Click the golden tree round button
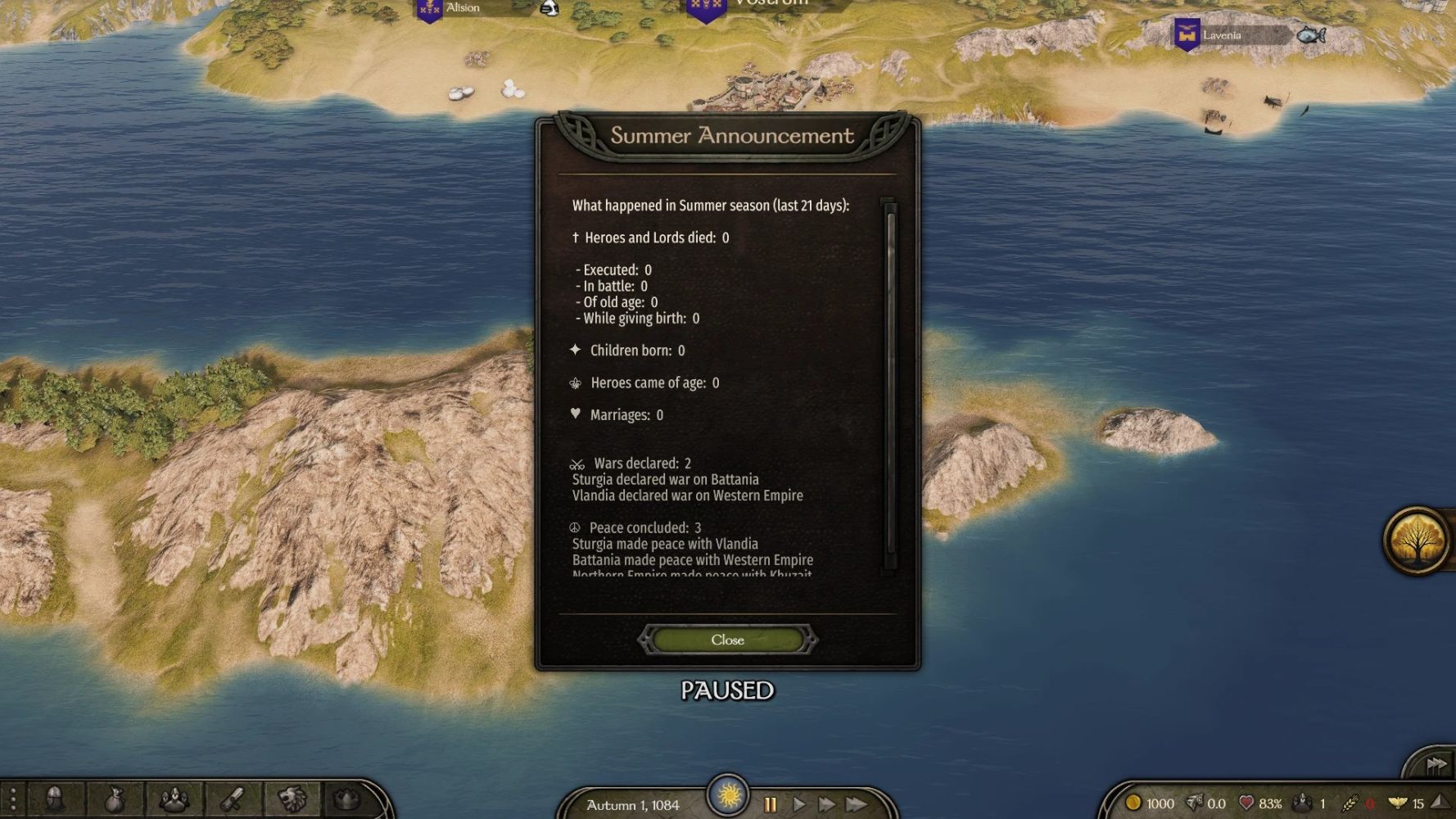 [x=1416, y=541]
